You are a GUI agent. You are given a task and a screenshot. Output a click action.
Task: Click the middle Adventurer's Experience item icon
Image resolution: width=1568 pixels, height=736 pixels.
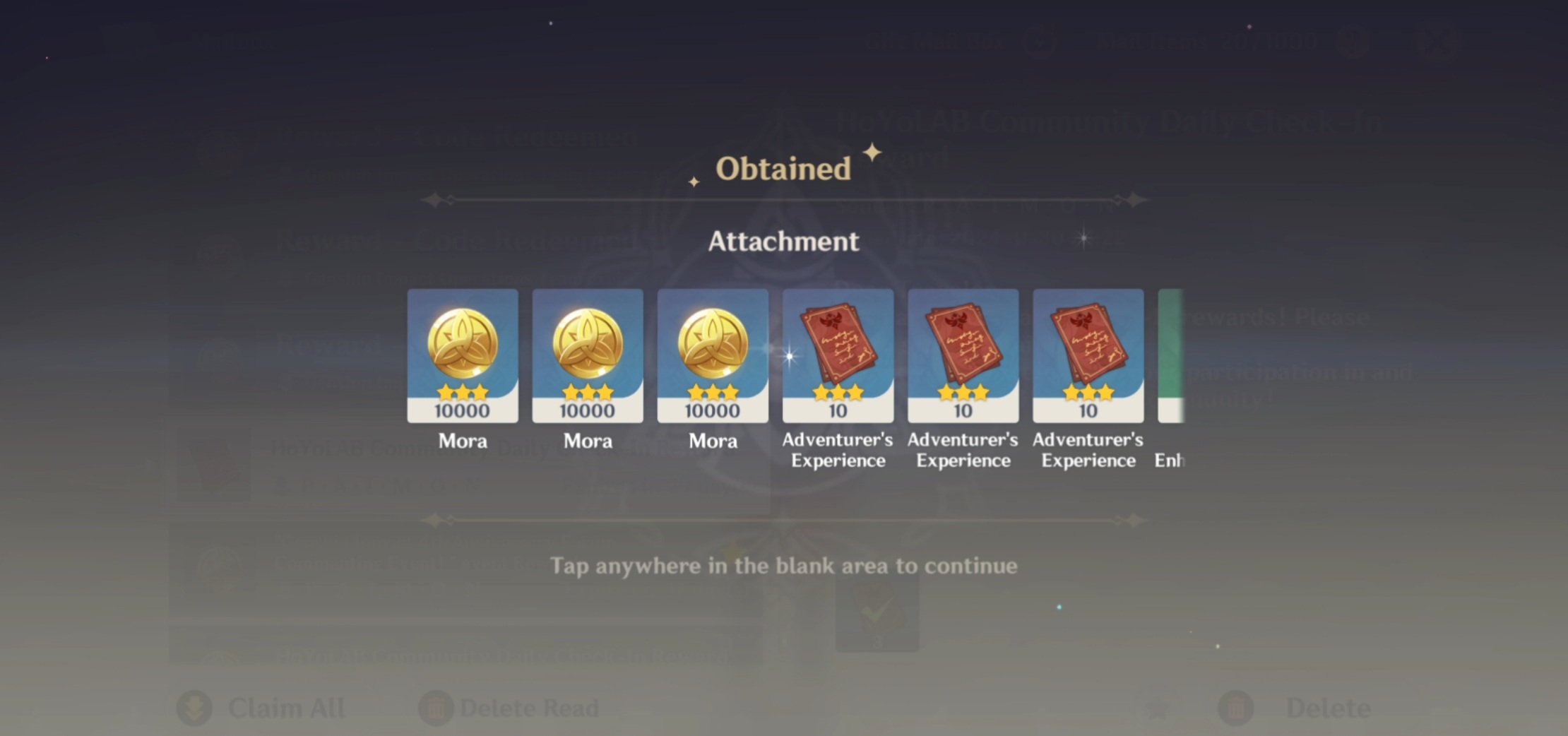click(963, 353)
